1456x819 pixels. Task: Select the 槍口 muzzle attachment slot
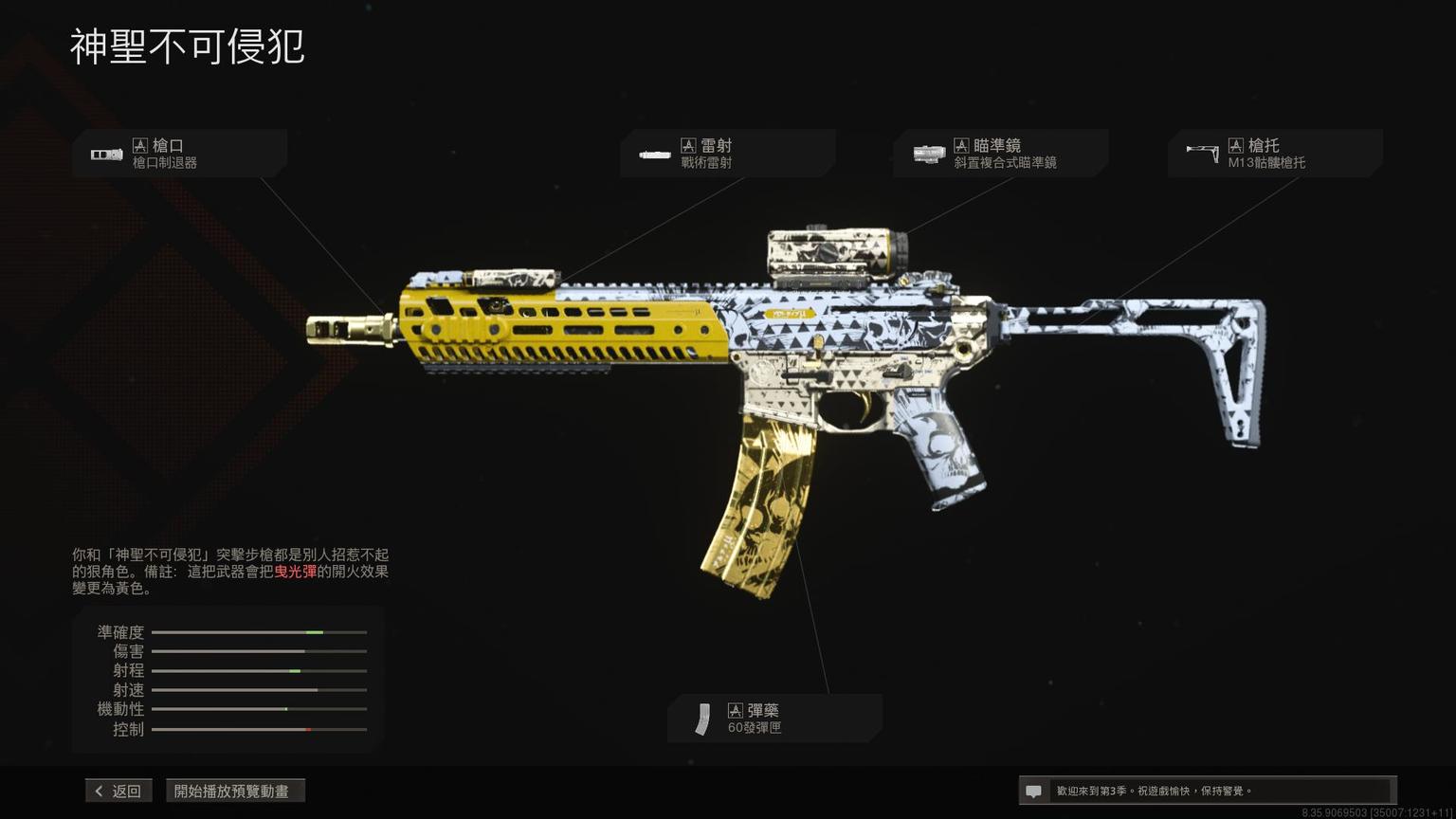[179, 154]
